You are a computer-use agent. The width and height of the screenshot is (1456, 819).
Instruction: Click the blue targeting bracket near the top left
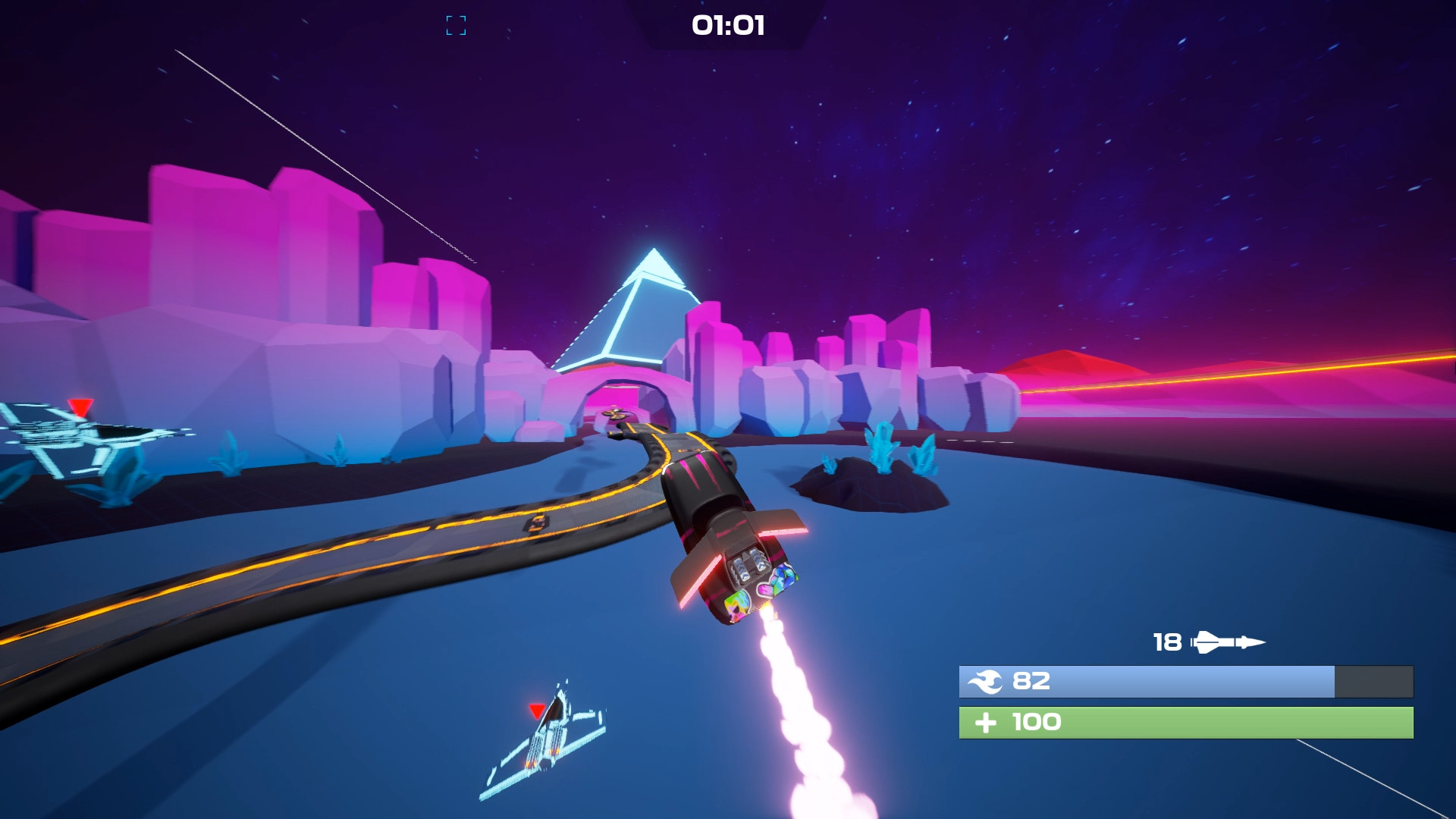pos(455,27)
